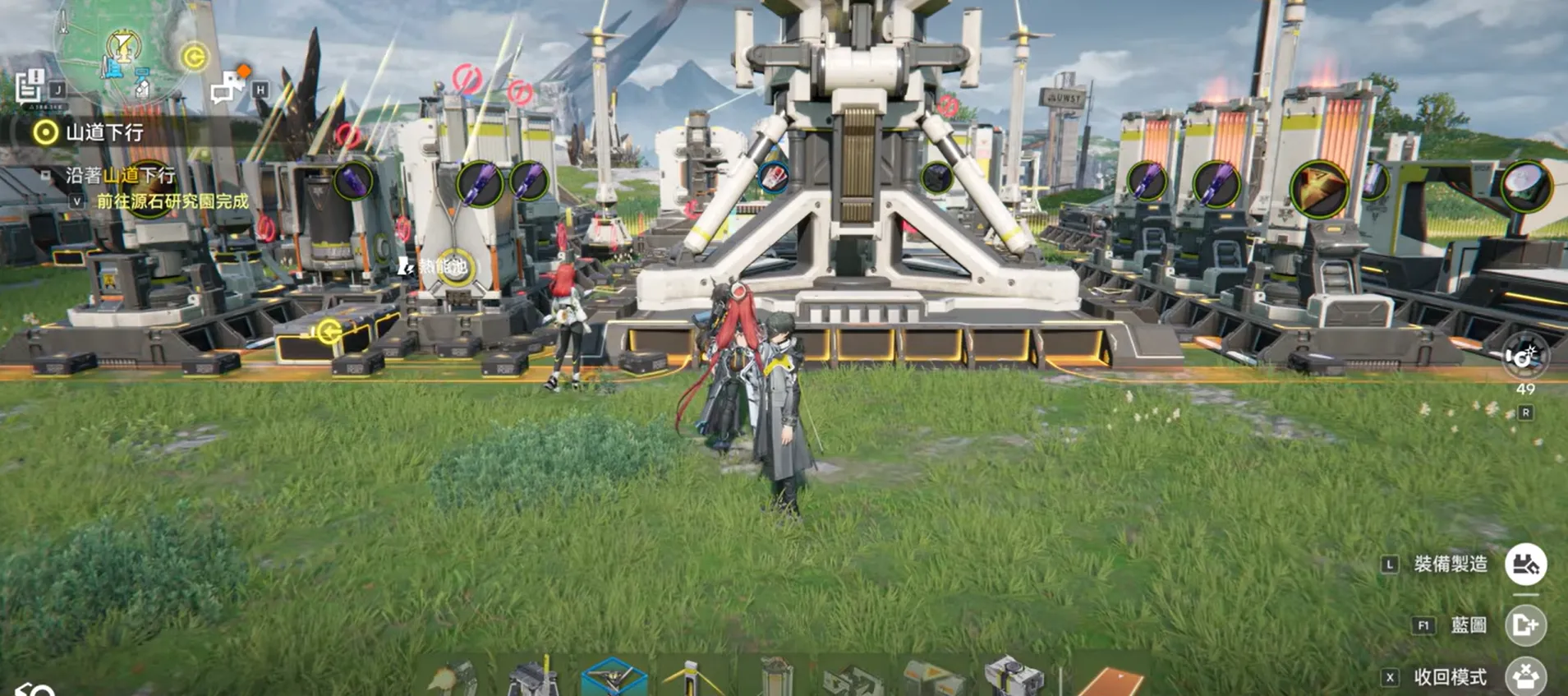Open 裝備製造 equipment crafting button
Viewport: 1568px width, 696px height.
tap(1525, 565)
